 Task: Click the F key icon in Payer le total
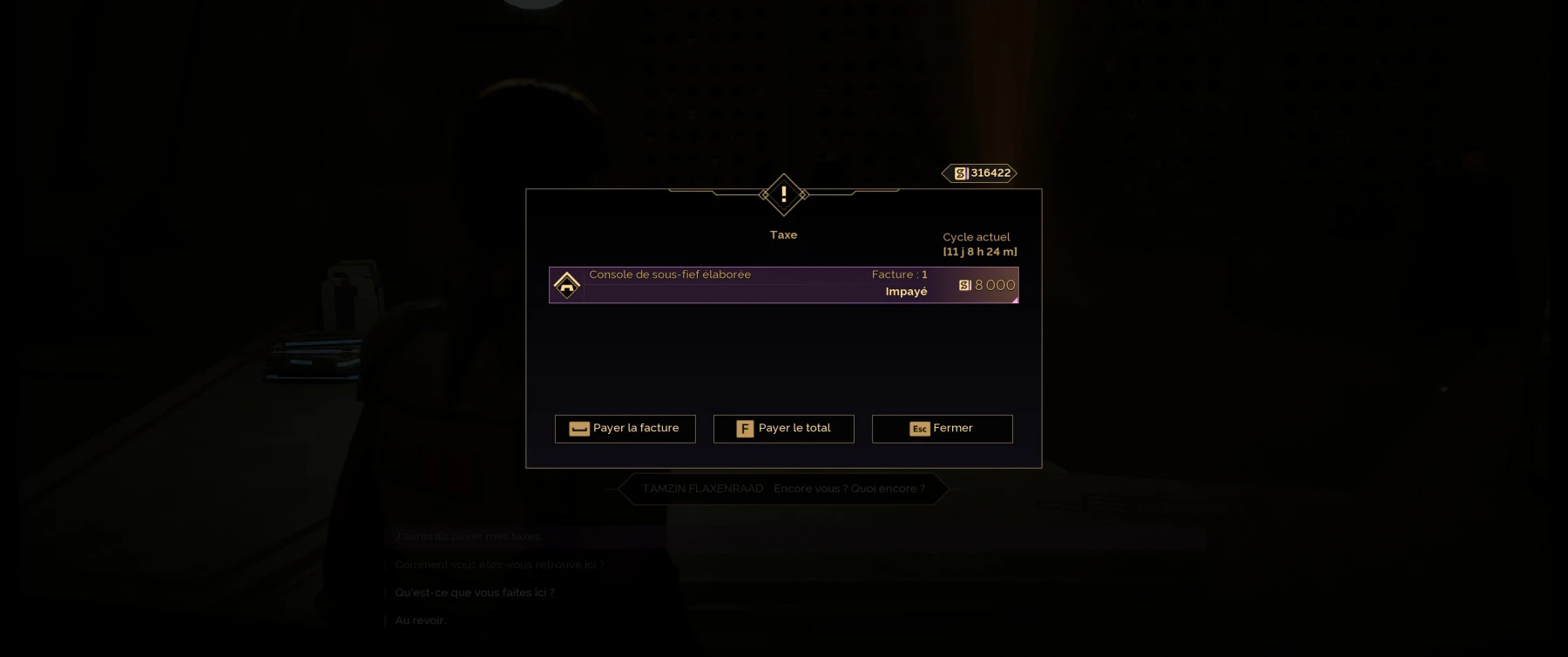click(744, 429)
